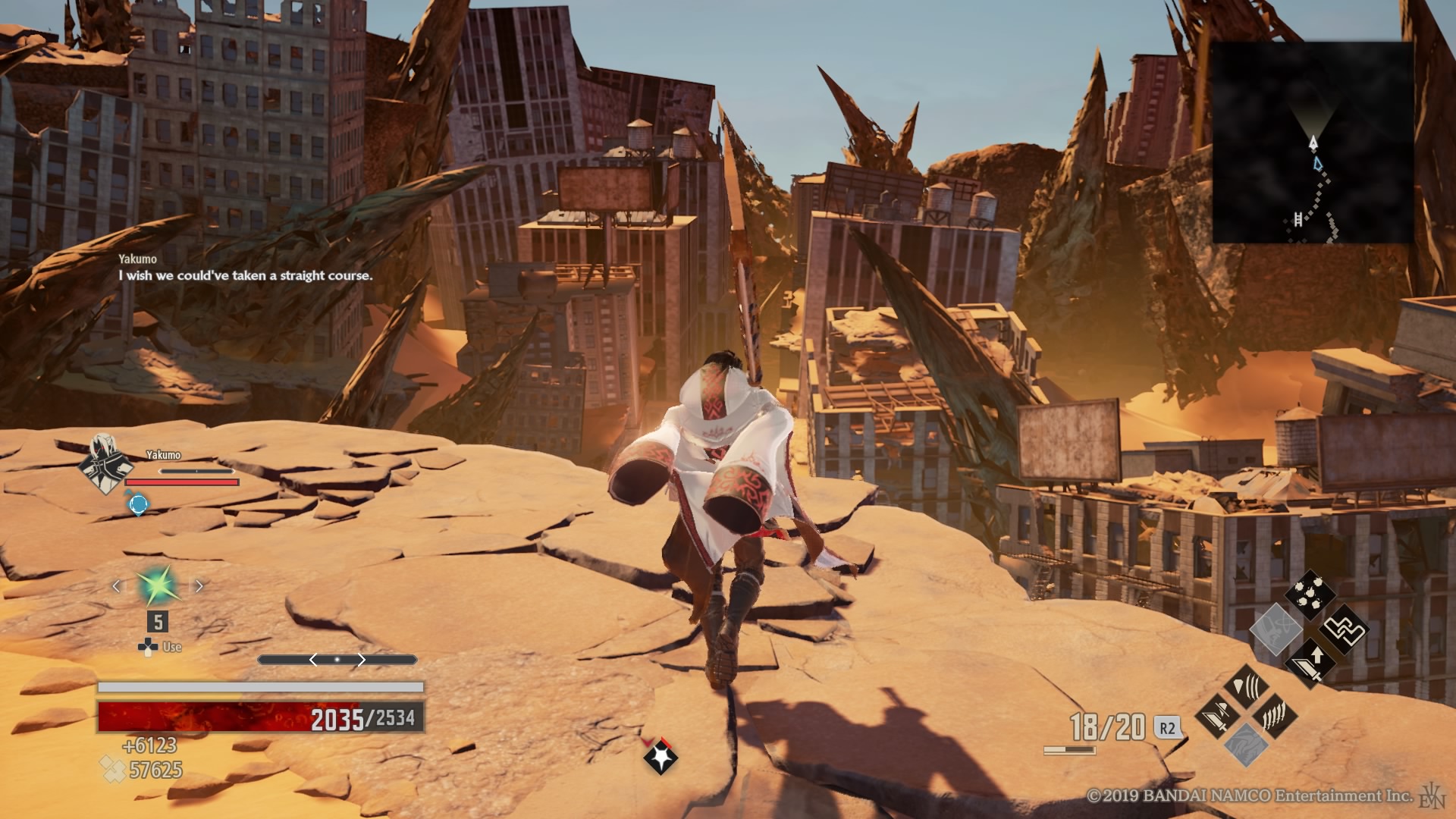1456x819 pixels.
Task: Select the greyed-out wolf gift slot
Action: [x=1246, y=744]
